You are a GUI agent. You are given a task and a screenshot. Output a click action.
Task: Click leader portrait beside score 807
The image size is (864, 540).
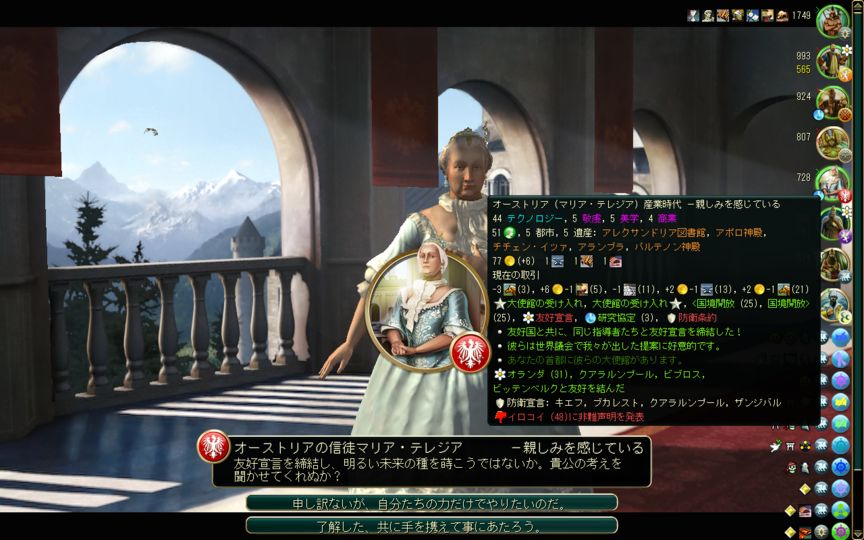[x=832, y=142]
